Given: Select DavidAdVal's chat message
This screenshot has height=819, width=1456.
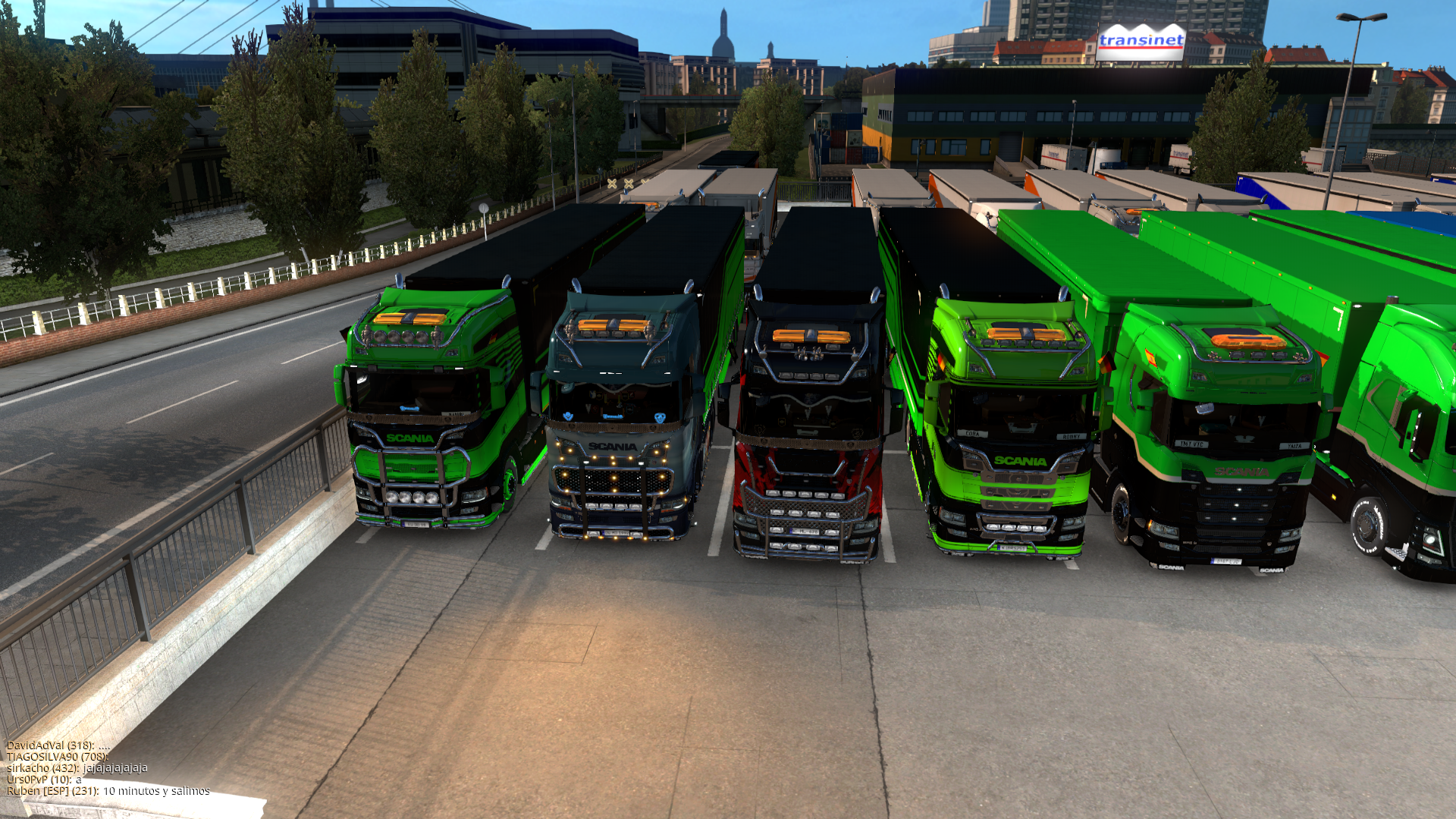Looking at the screenshot, I should (x=58, y=745).
